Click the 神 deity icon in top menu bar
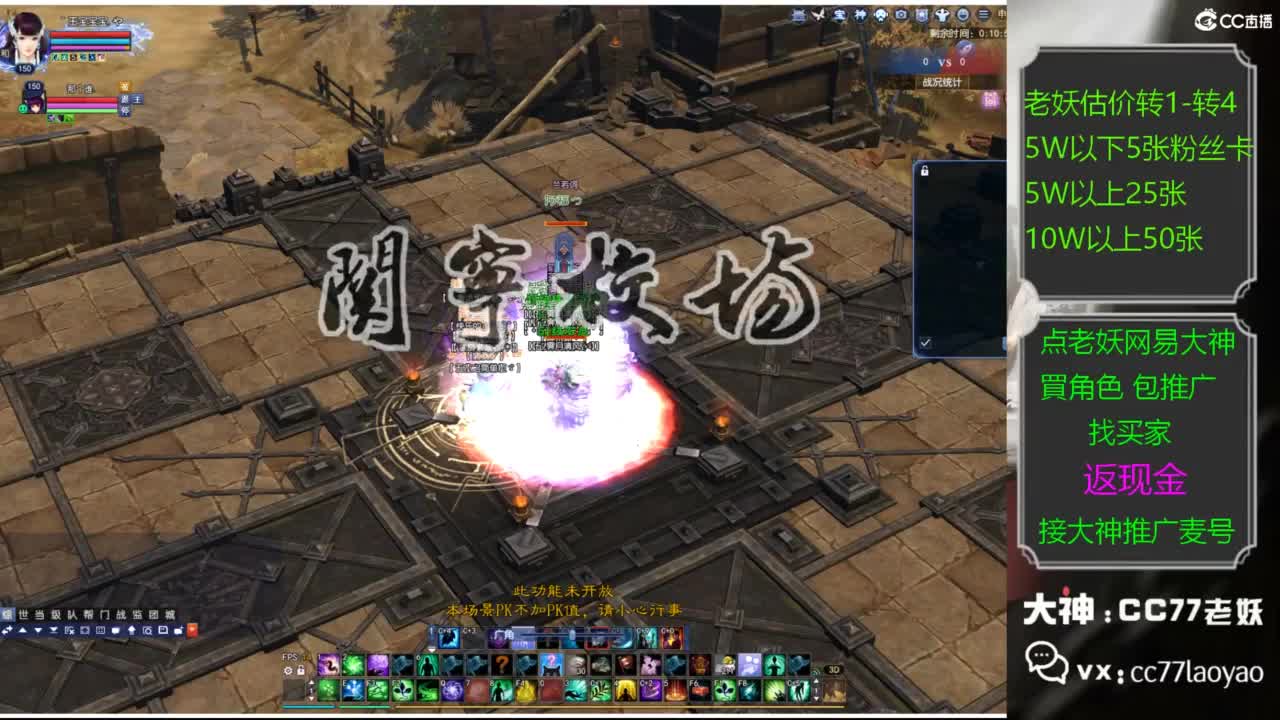1280x720 pixels. (858, 14)
